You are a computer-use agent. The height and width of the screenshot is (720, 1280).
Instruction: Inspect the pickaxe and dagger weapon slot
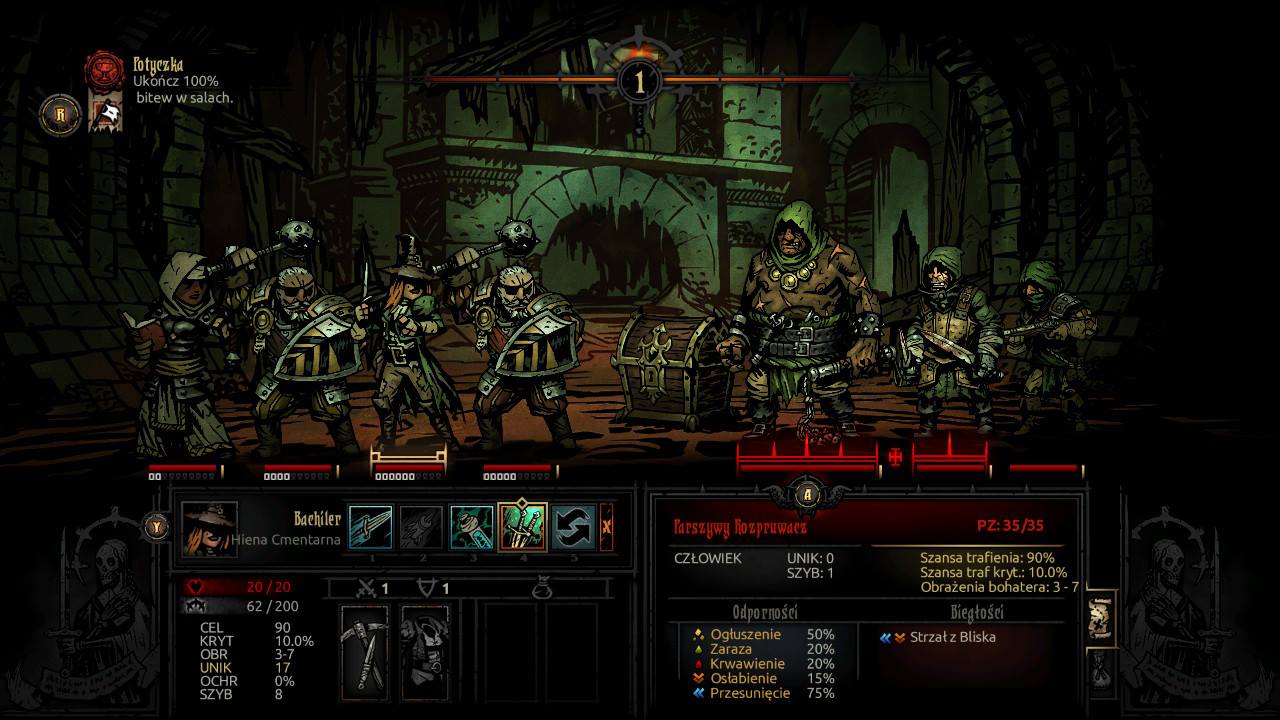(364, 650)
